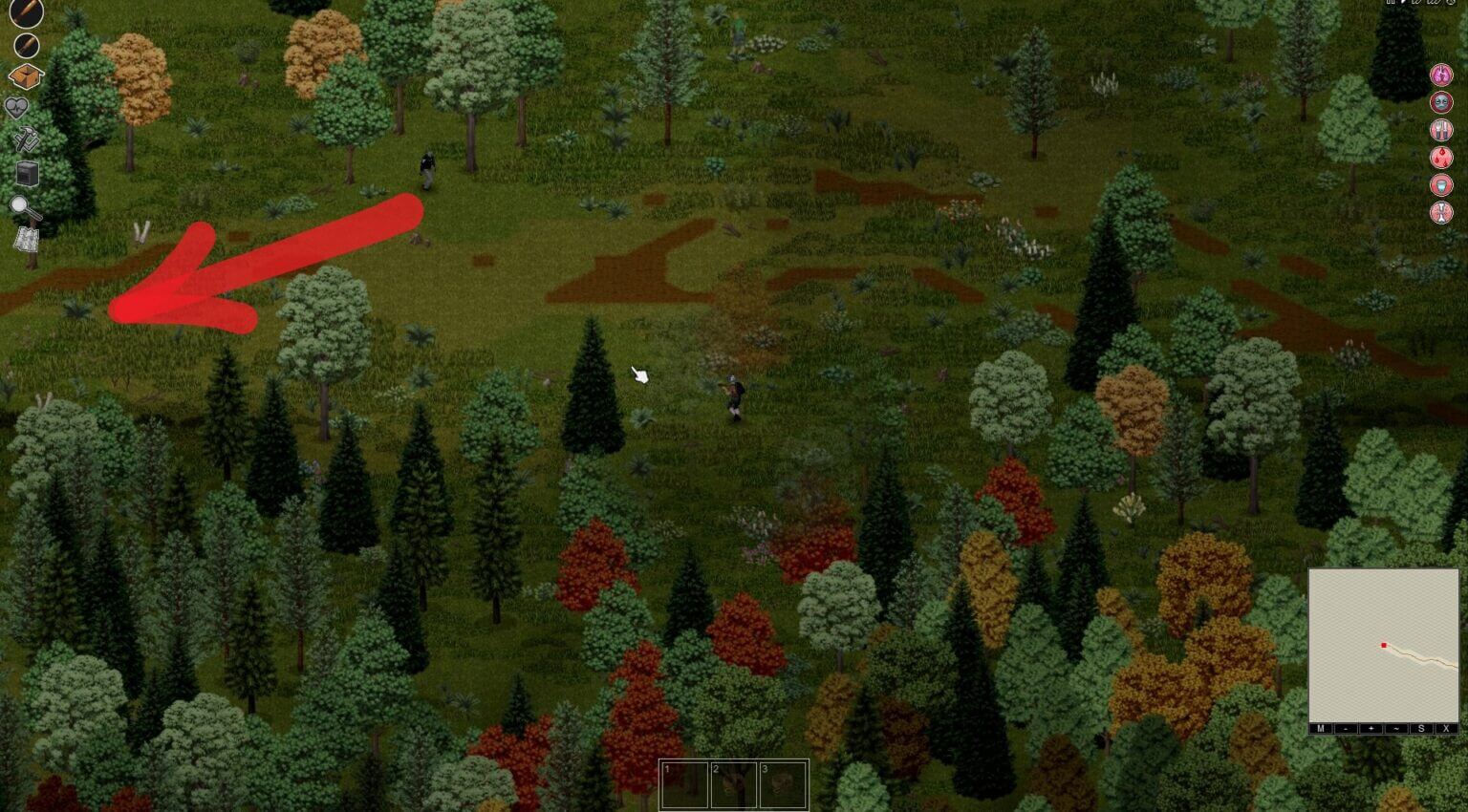The width and height of the screenshot is (1468, 812).
Task: Close the minimap with X
Action: (x=1447, y=729)
